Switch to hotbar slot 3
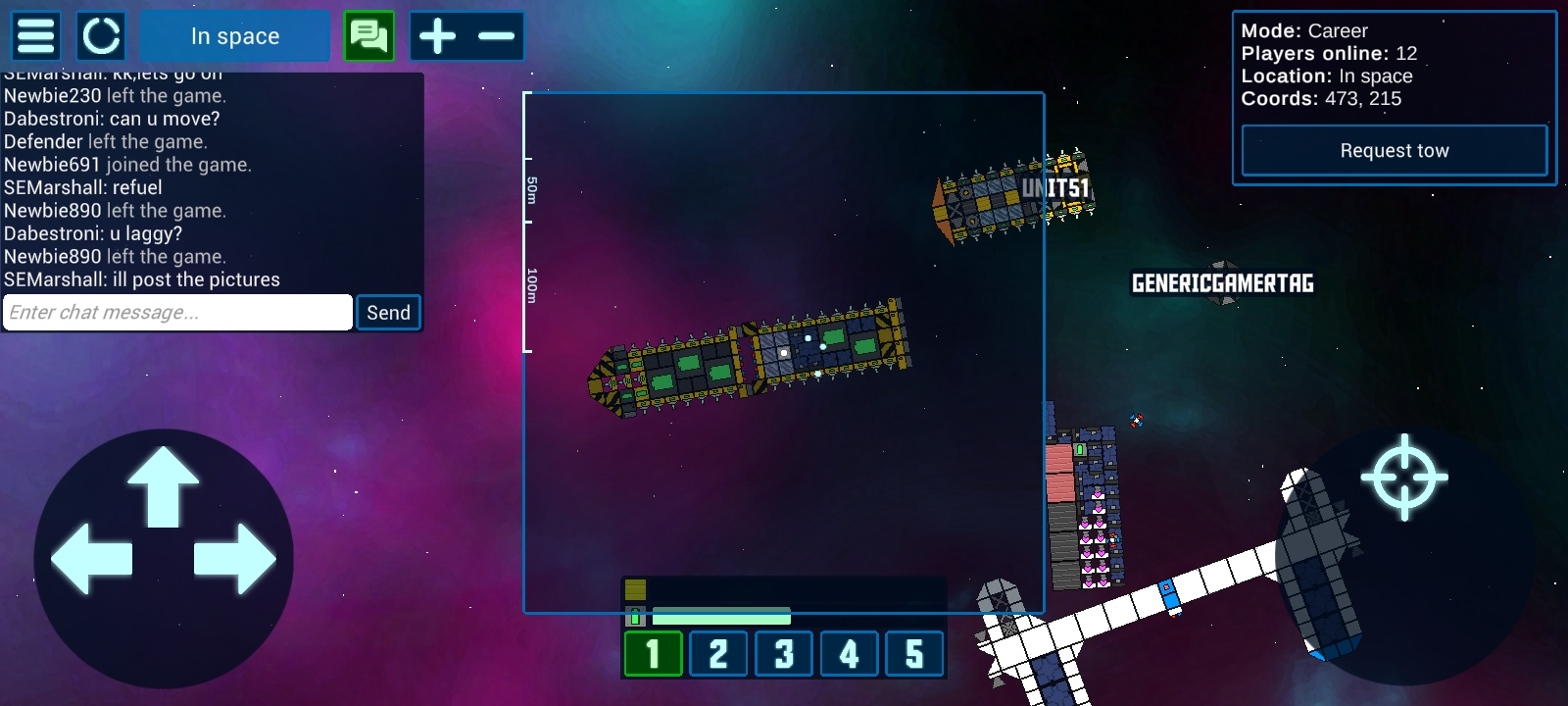The height and width of the screenshot is (706, 1568). [784, 654]
